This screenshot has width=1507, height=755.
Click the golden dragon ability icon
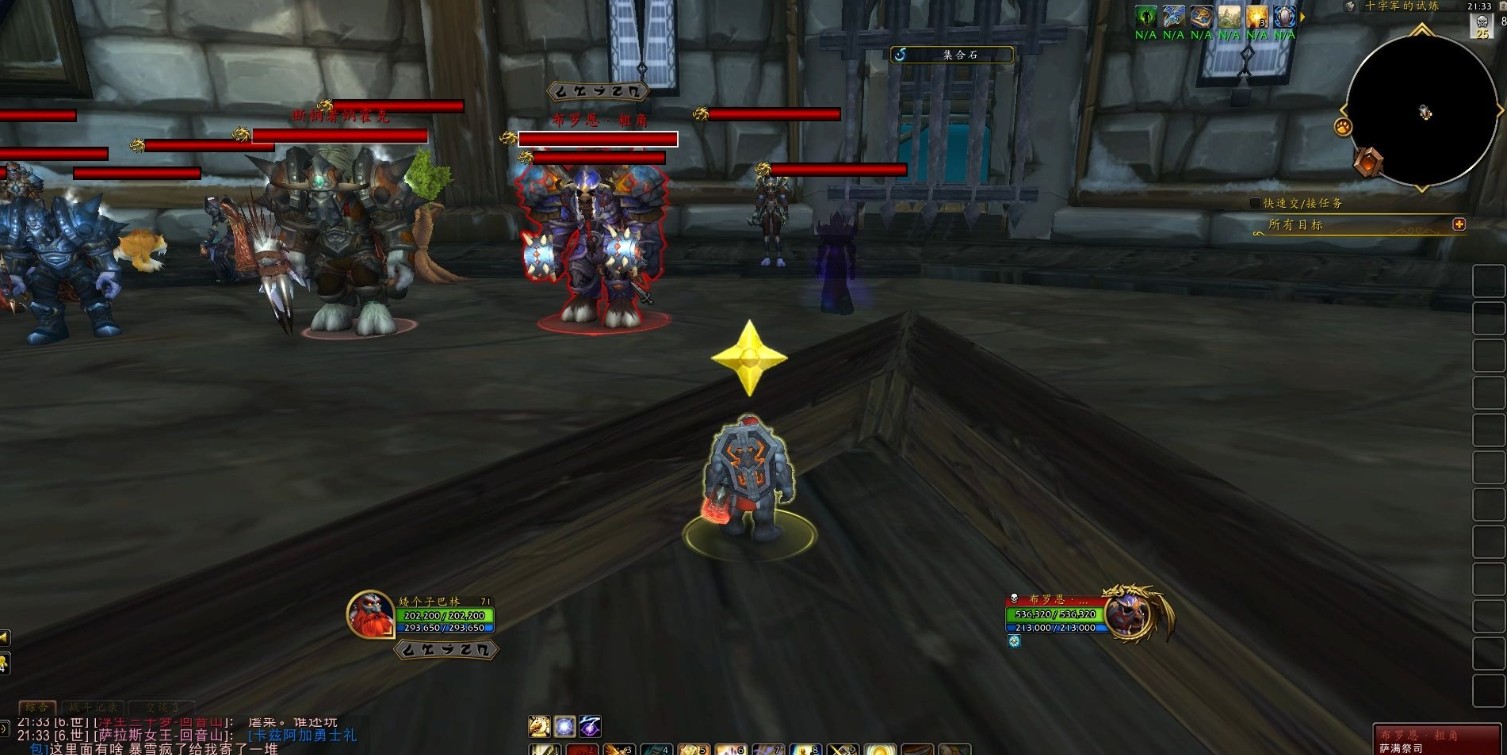pos(539,726)
